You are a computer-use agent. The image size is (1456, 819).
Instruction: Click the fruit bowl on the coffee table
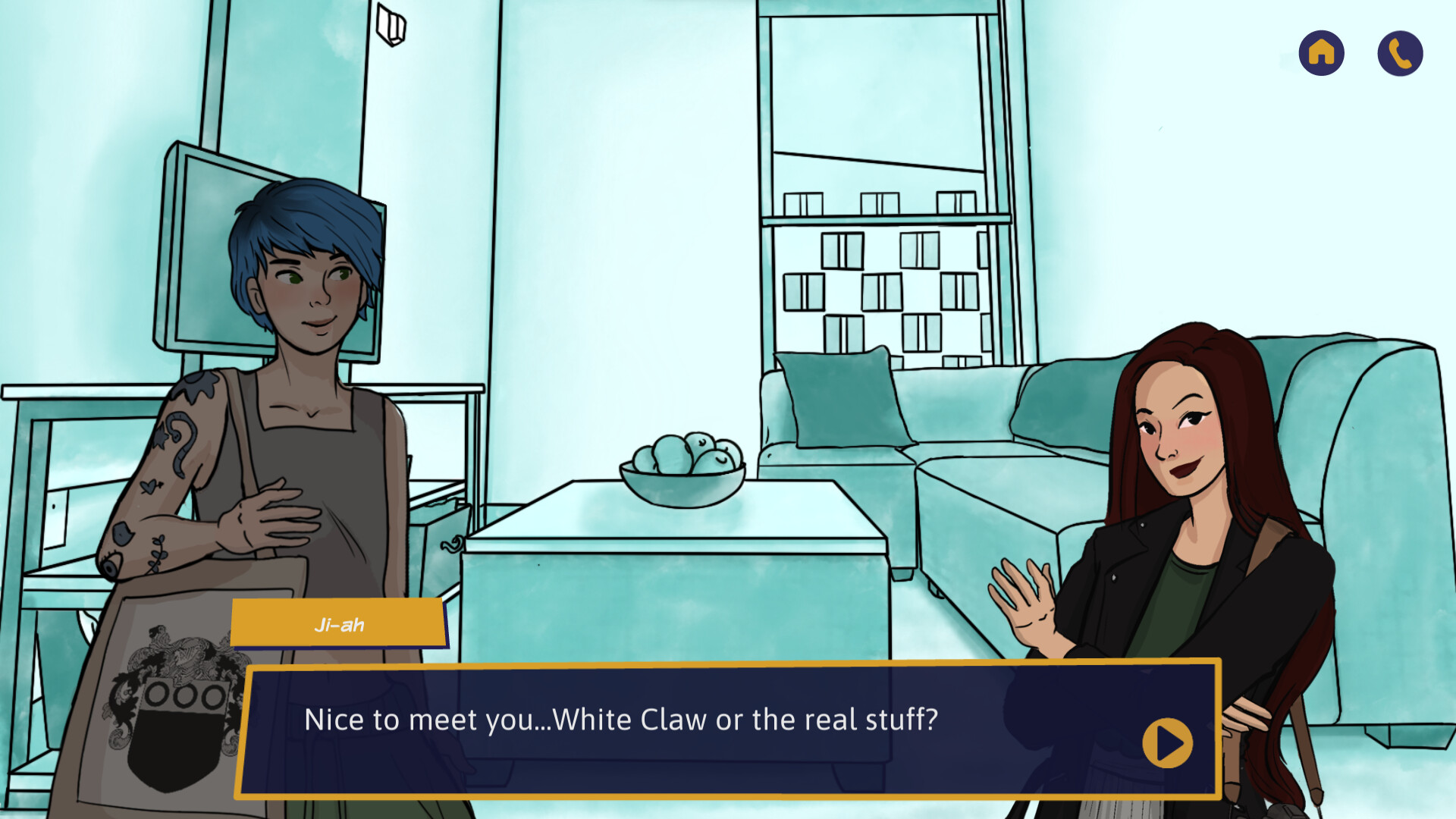coord(682,463)
